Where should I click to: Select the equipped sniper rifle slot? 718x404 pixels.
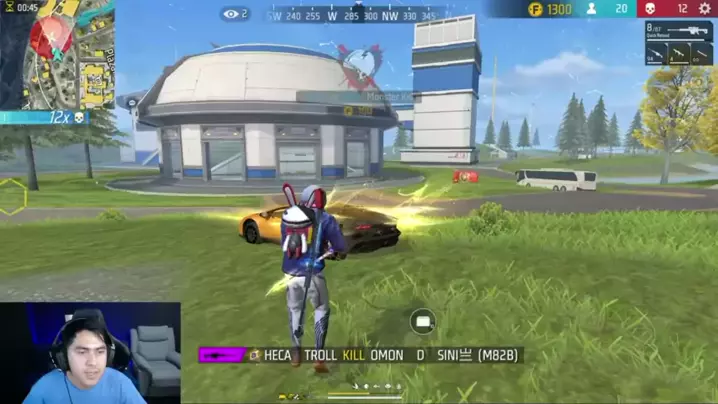[x=678, y=32]
